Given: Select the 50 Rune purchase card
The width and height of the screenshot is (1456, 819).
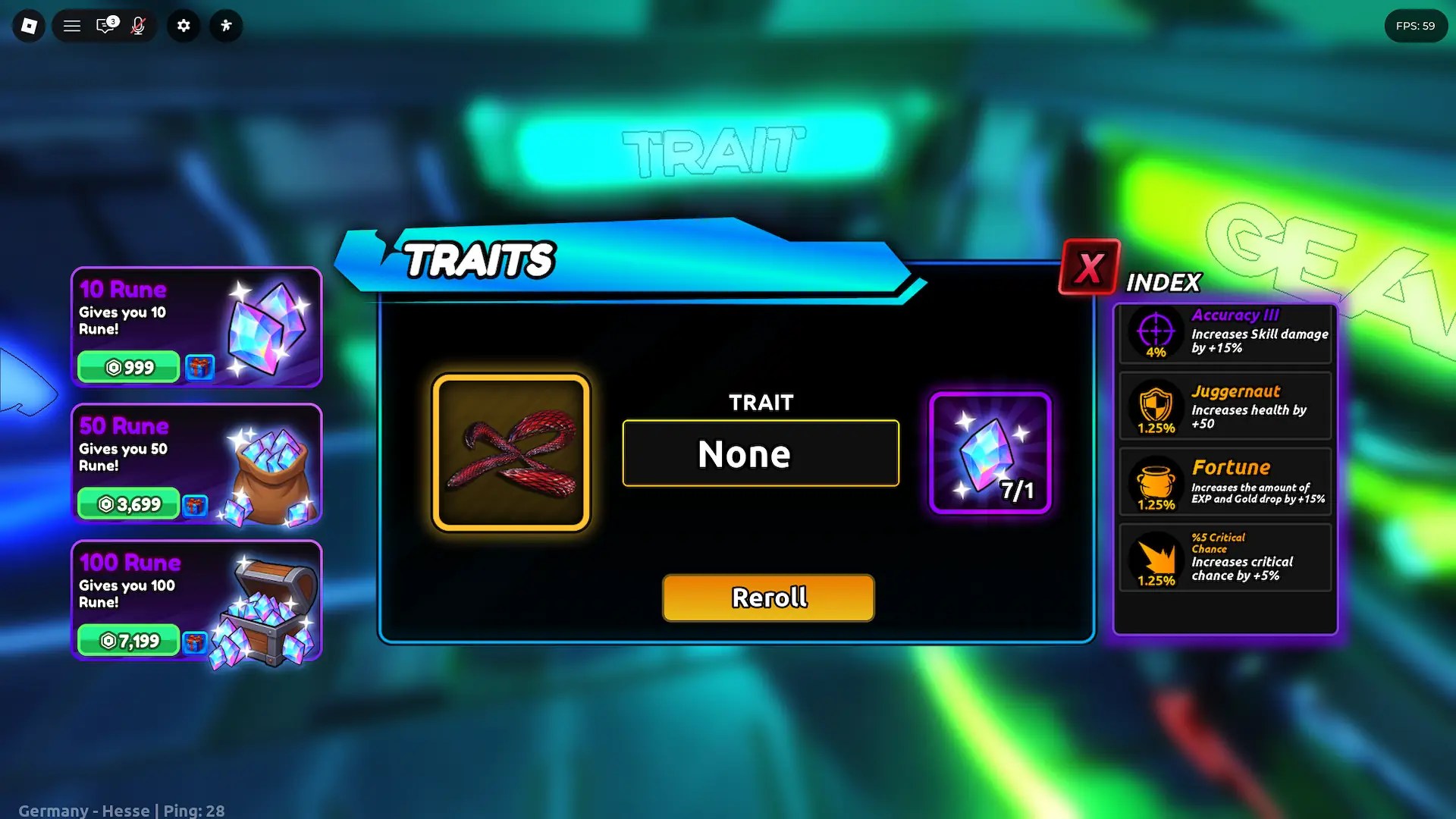Looking at the screenshot, I should coord(196,464).
